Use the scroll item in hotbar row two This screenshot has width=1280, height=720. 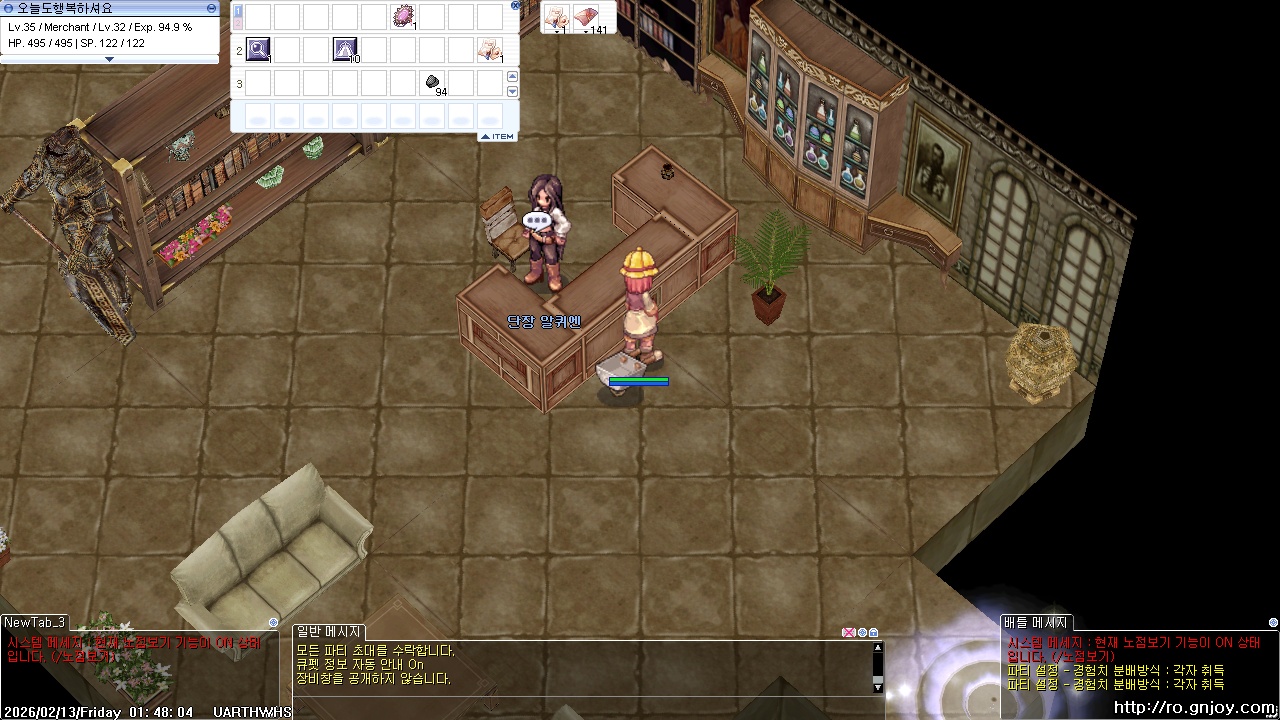[x=490, y=48]
